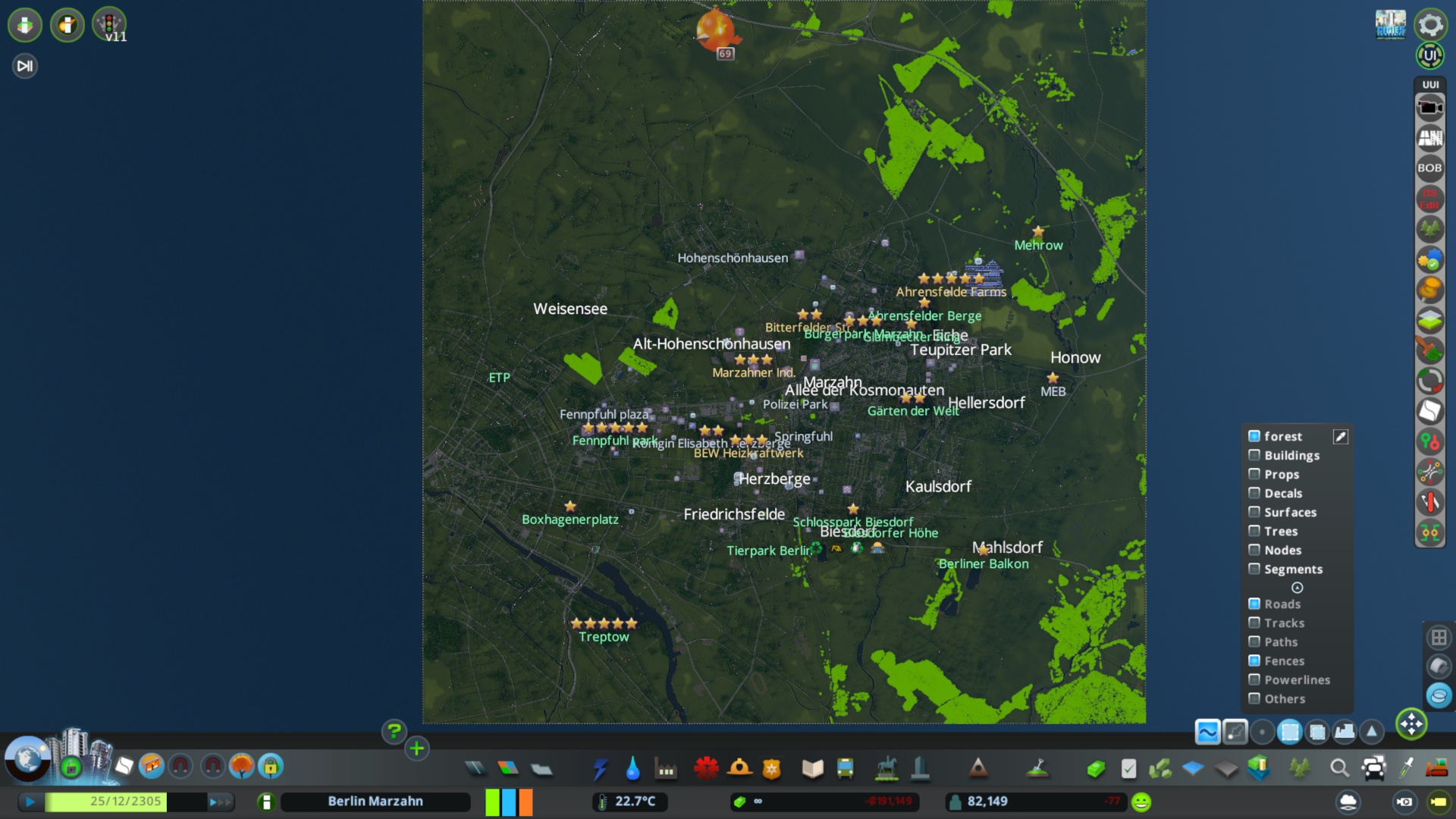The image size is (1456, 819).
Task: Open the Node Controller pin icon
Action: click(1429, 441)
